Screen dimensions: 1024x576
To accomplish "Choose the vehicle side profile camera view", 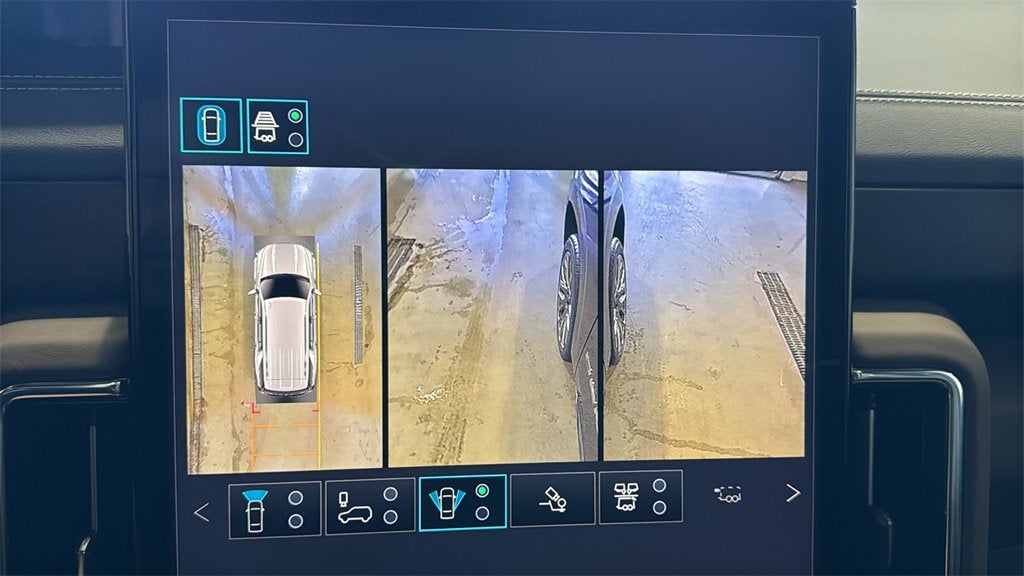I will (x=369, y=506).
